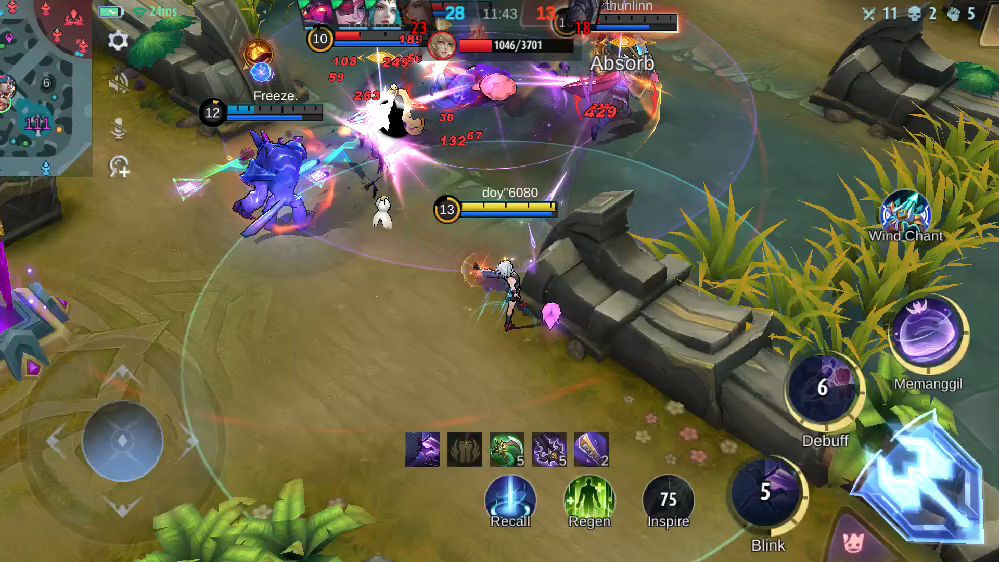Use the Regen ability

coord(589,498)
